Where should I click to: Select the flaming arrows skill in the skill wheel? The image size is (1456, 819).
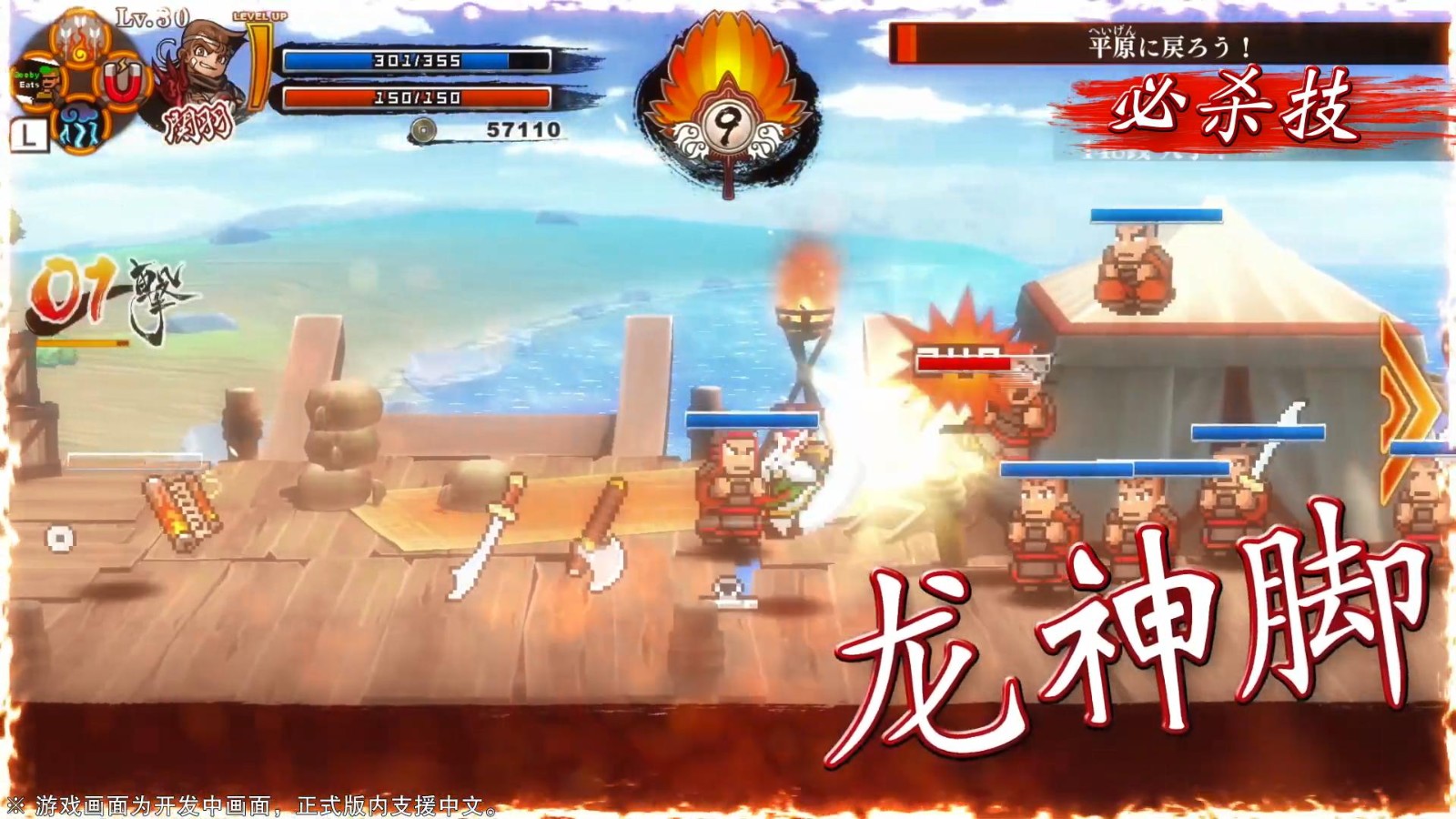(x=77, y=38)
